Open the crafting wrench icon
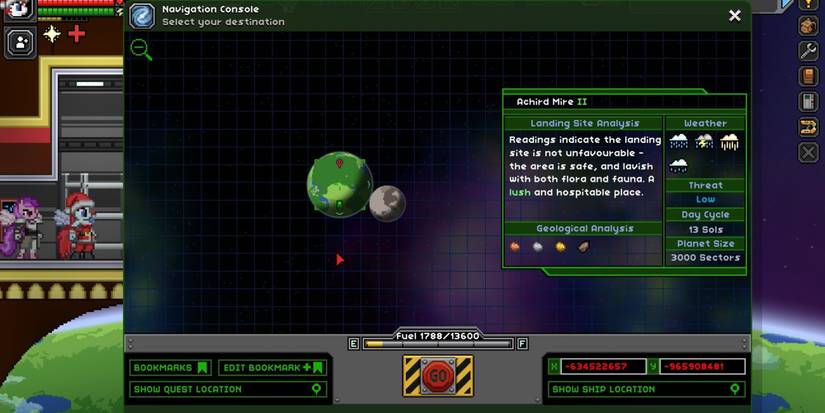825x413 pixels. click(809, 51)
